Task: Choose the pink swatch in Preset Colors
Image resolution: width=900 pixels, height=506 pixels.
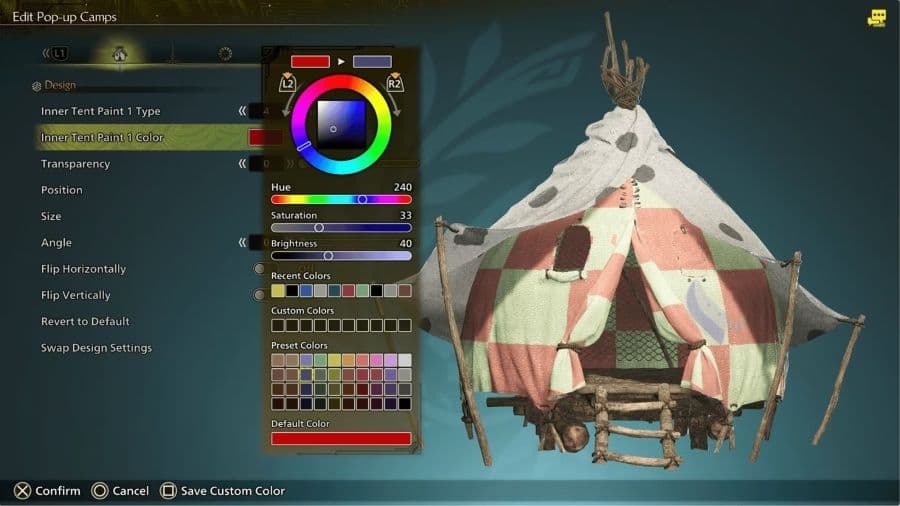Action: 376,360
